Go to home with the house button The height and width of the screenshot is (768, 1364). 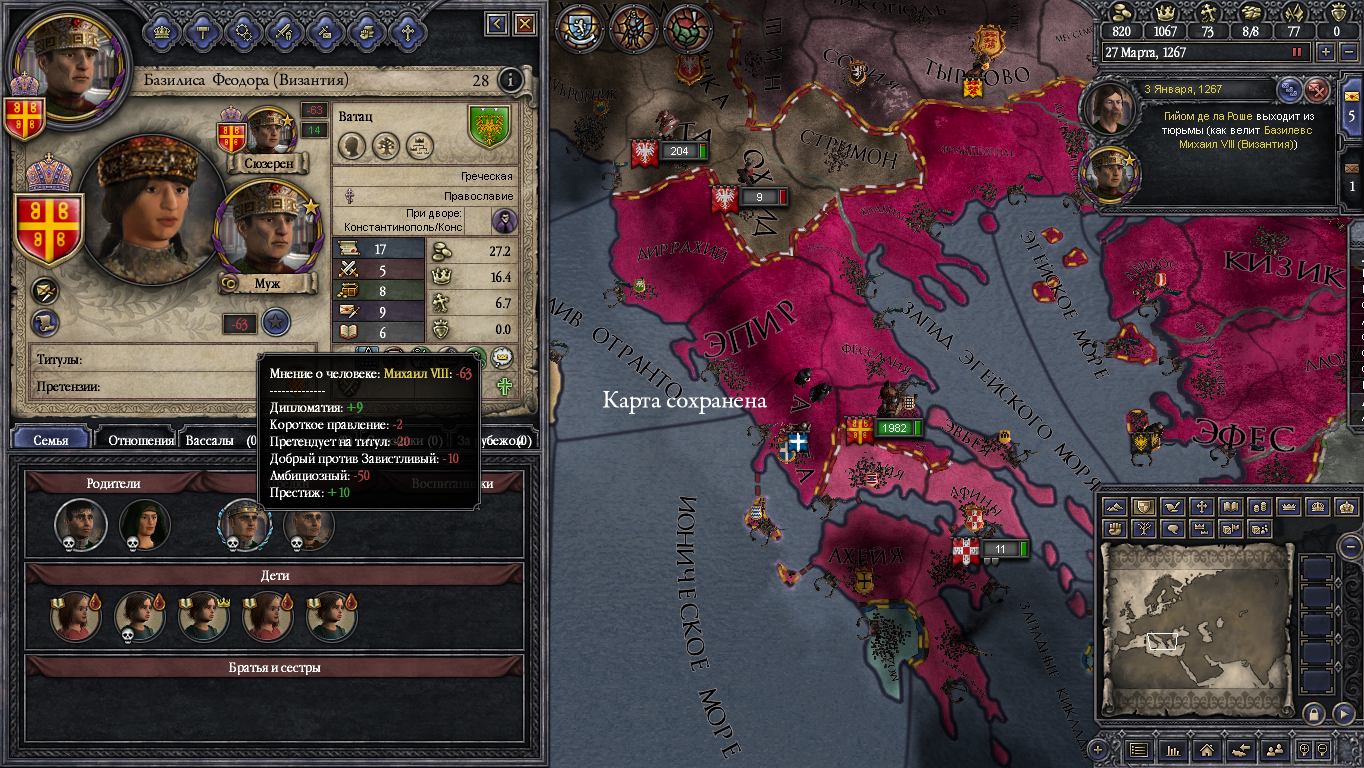1206,749
